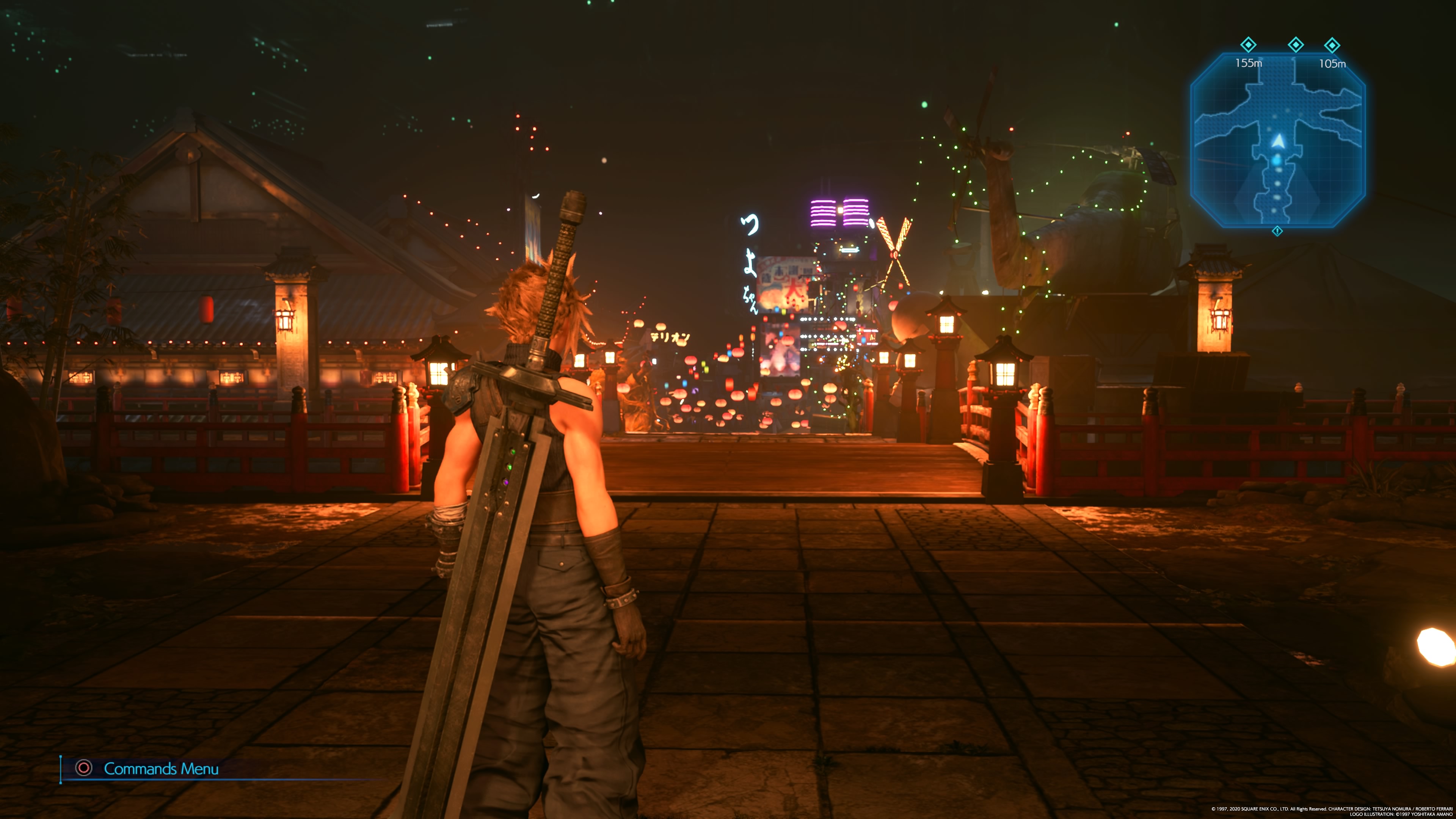Select the 155m objective marker
1456x819 pixels.
[x=1248, y=45]
